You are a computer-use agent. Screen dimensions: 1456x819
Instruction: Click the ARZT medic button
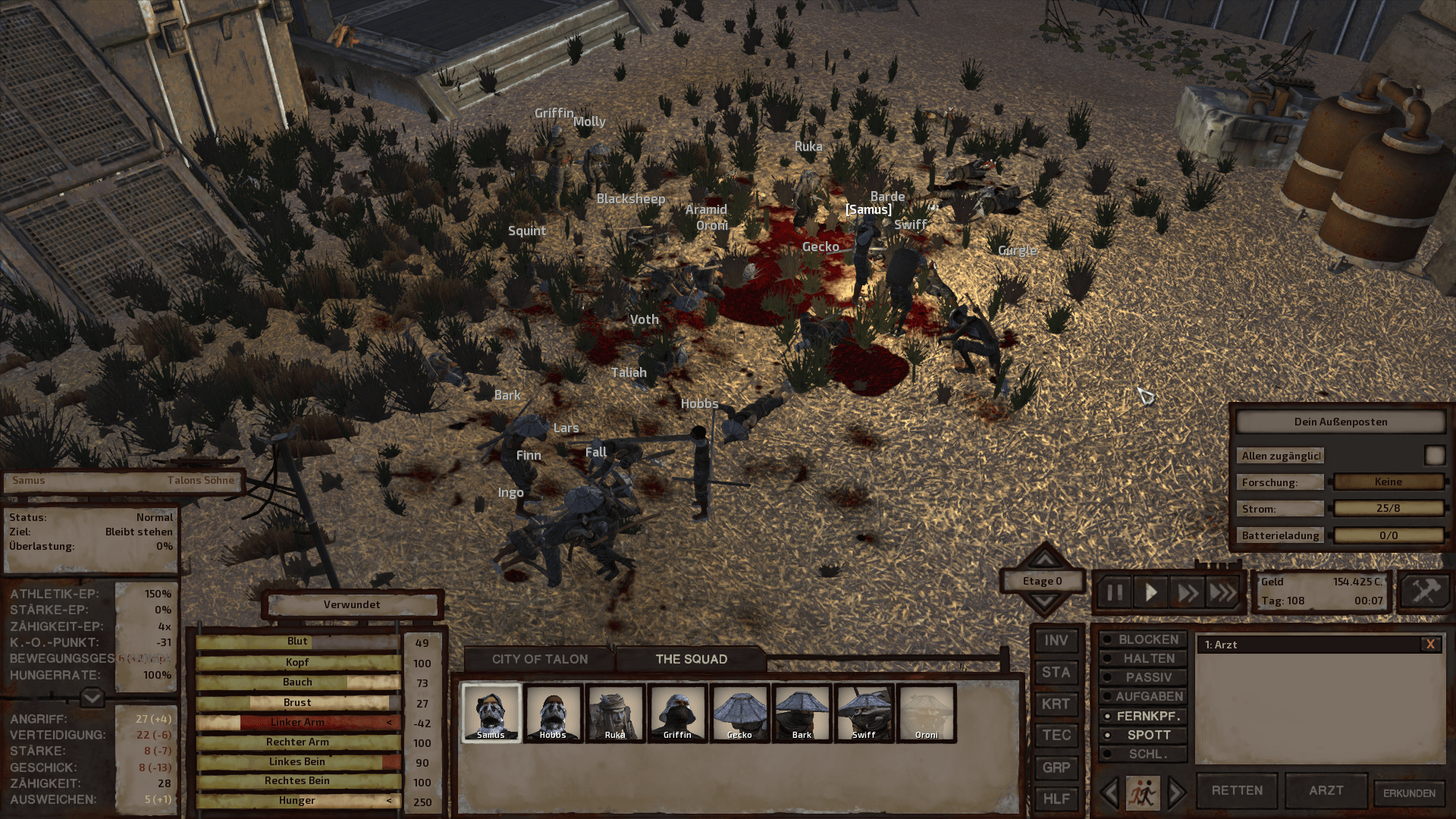pyautogui.click(x=1326, y=790)
